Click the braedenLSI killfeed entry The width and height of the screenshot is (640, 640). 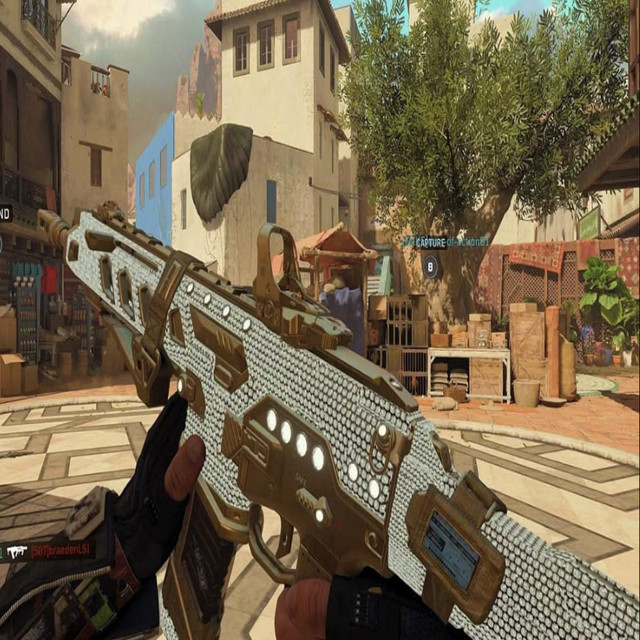(x=60, y=549)
